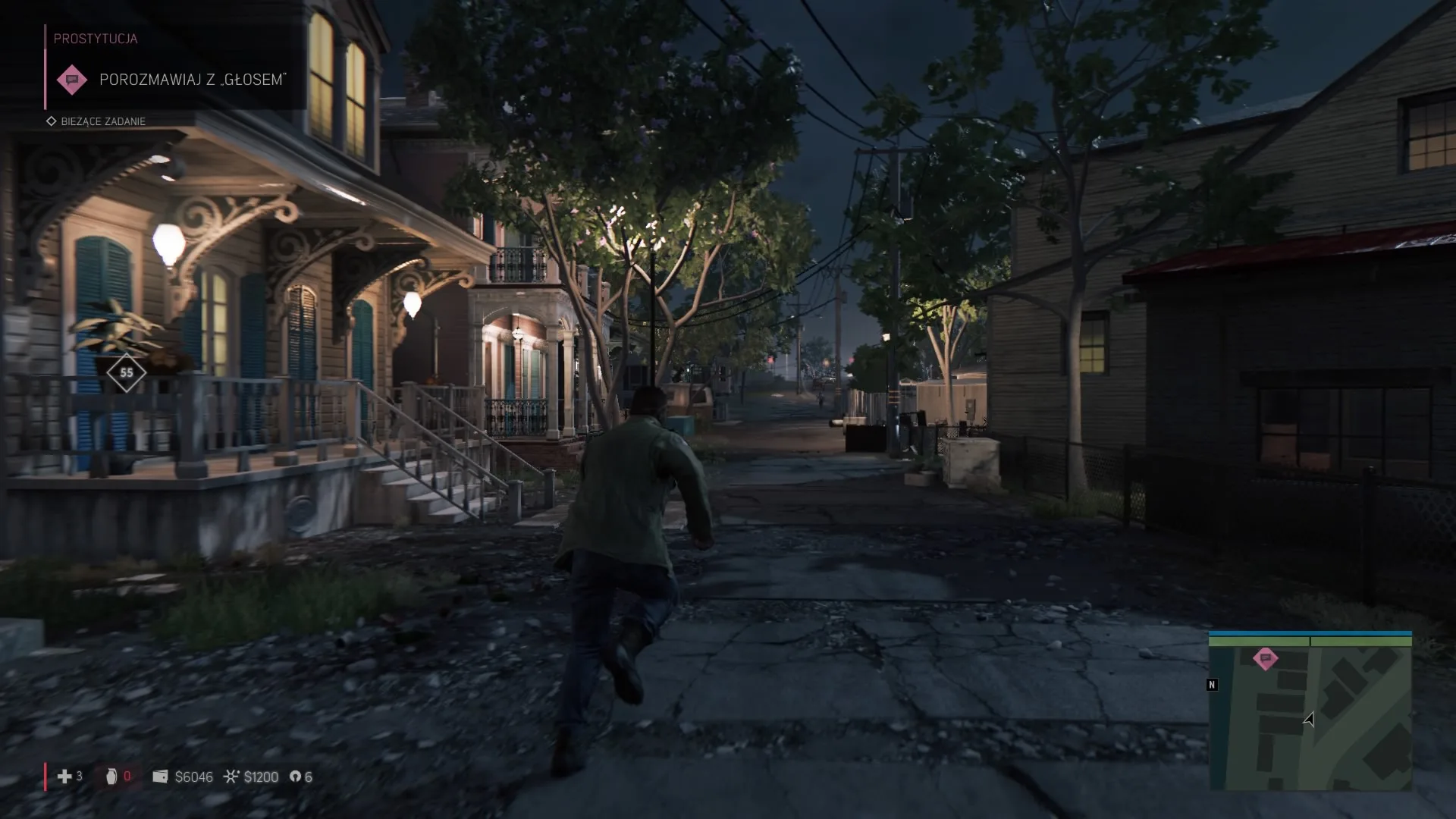The height and width of the screenshot is (819, 1456).
Task: Click the Molotov bottle icon showing 0
Action: coord(111,777)
